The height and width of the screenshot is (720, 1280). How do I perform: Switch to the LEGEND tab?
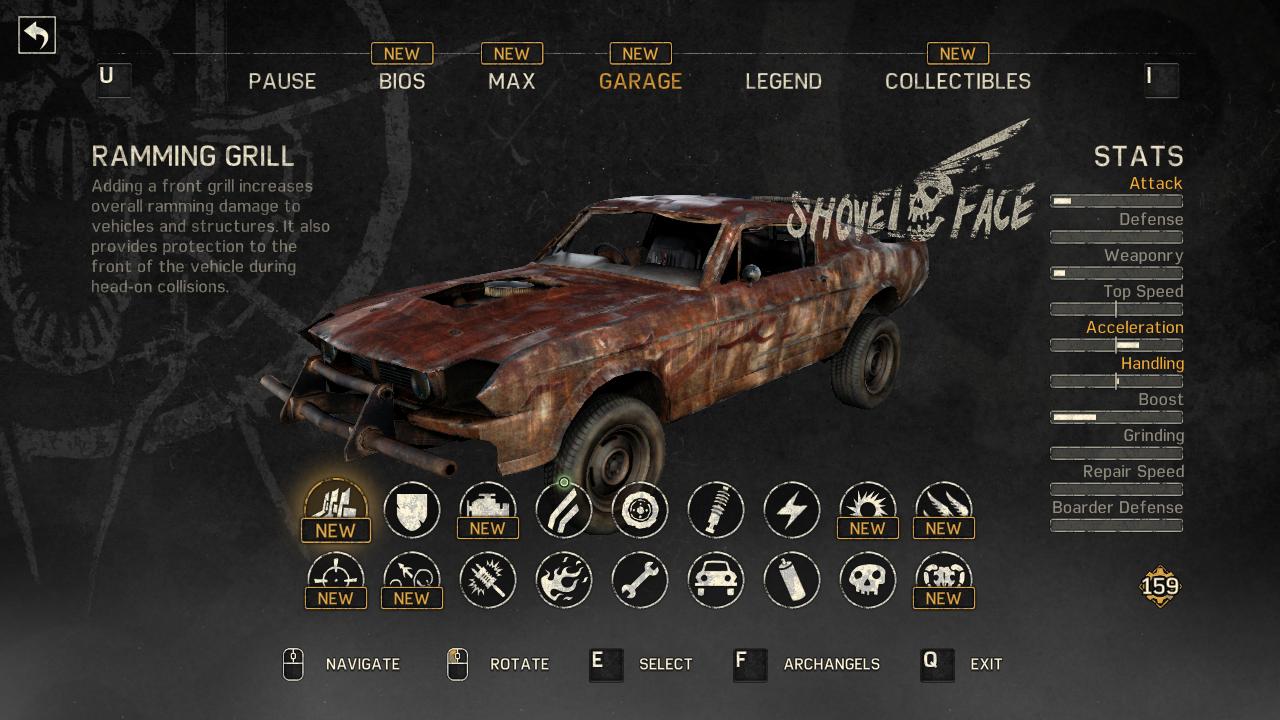(783, 81)
